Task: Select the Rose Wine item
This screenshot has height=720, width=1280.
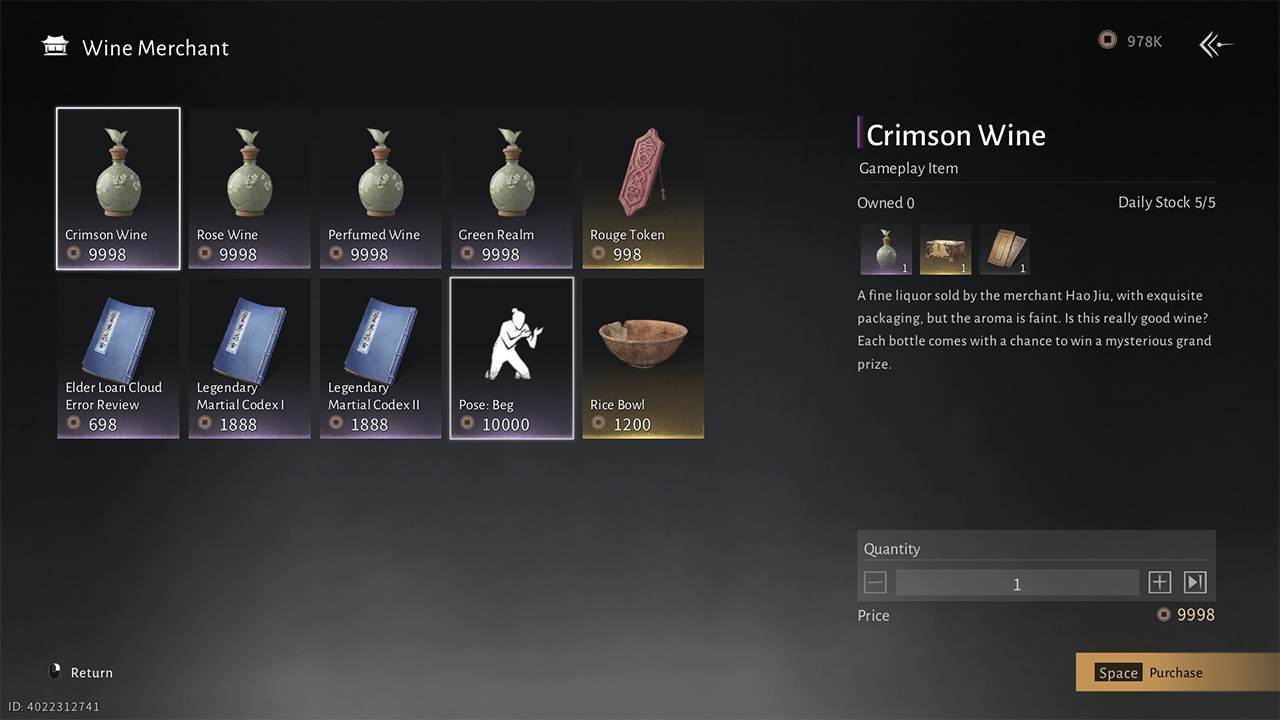Action: click(x=249, y=188)
